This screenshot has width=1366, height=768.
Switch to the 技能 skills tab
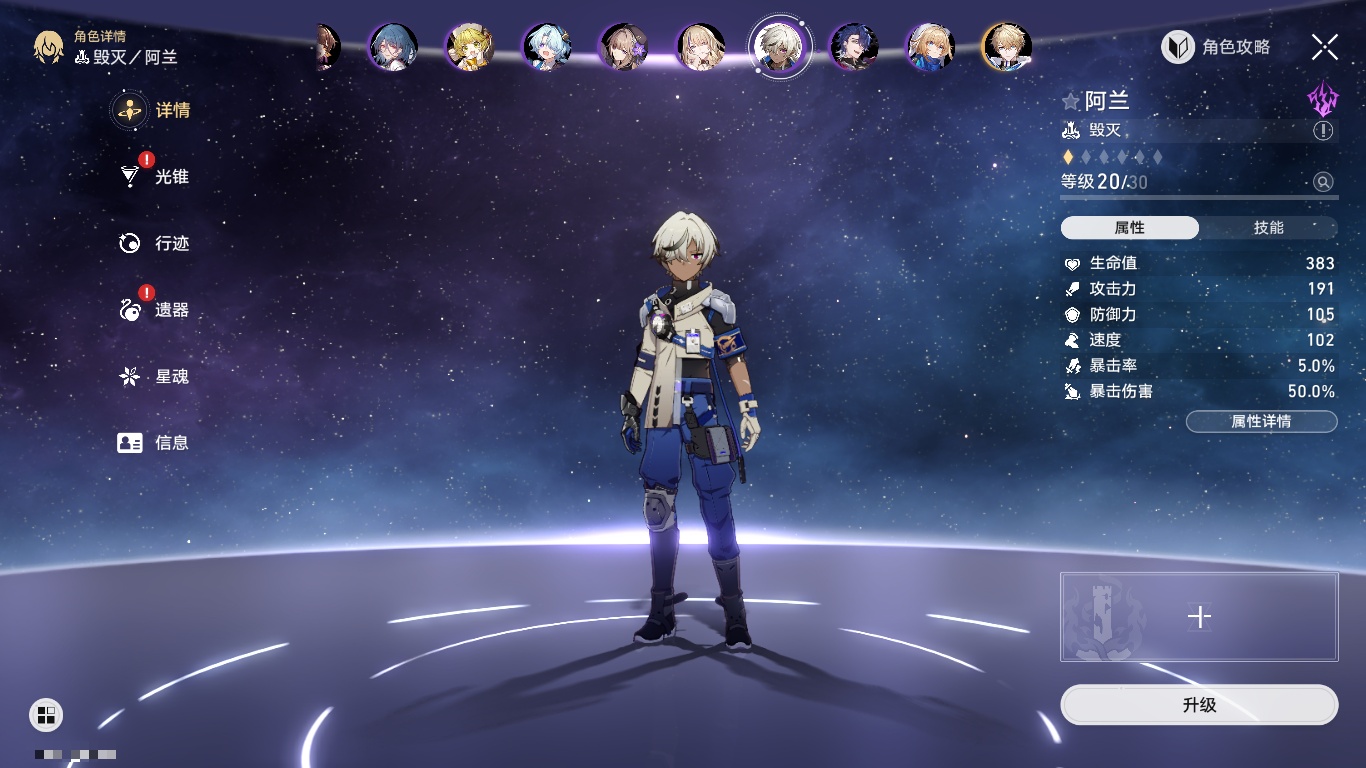point(1268,228)
